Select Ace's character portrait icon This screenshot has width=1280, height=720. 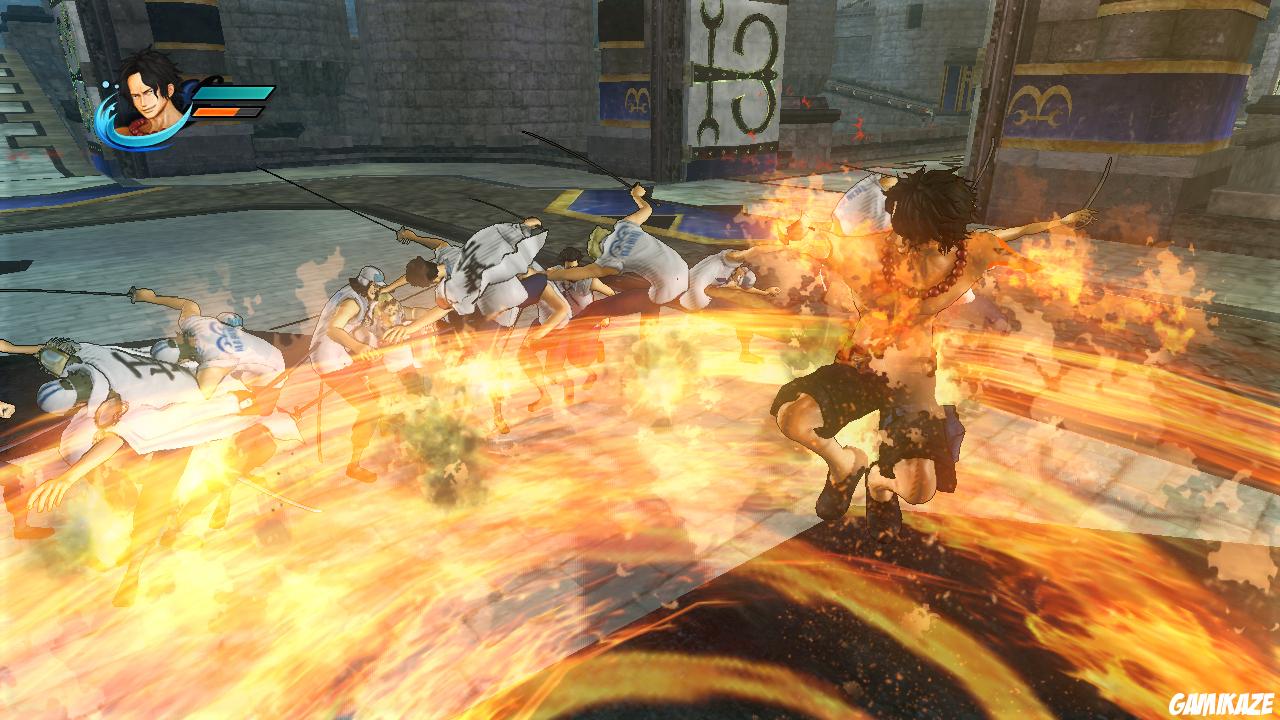[x=148, y=95]
